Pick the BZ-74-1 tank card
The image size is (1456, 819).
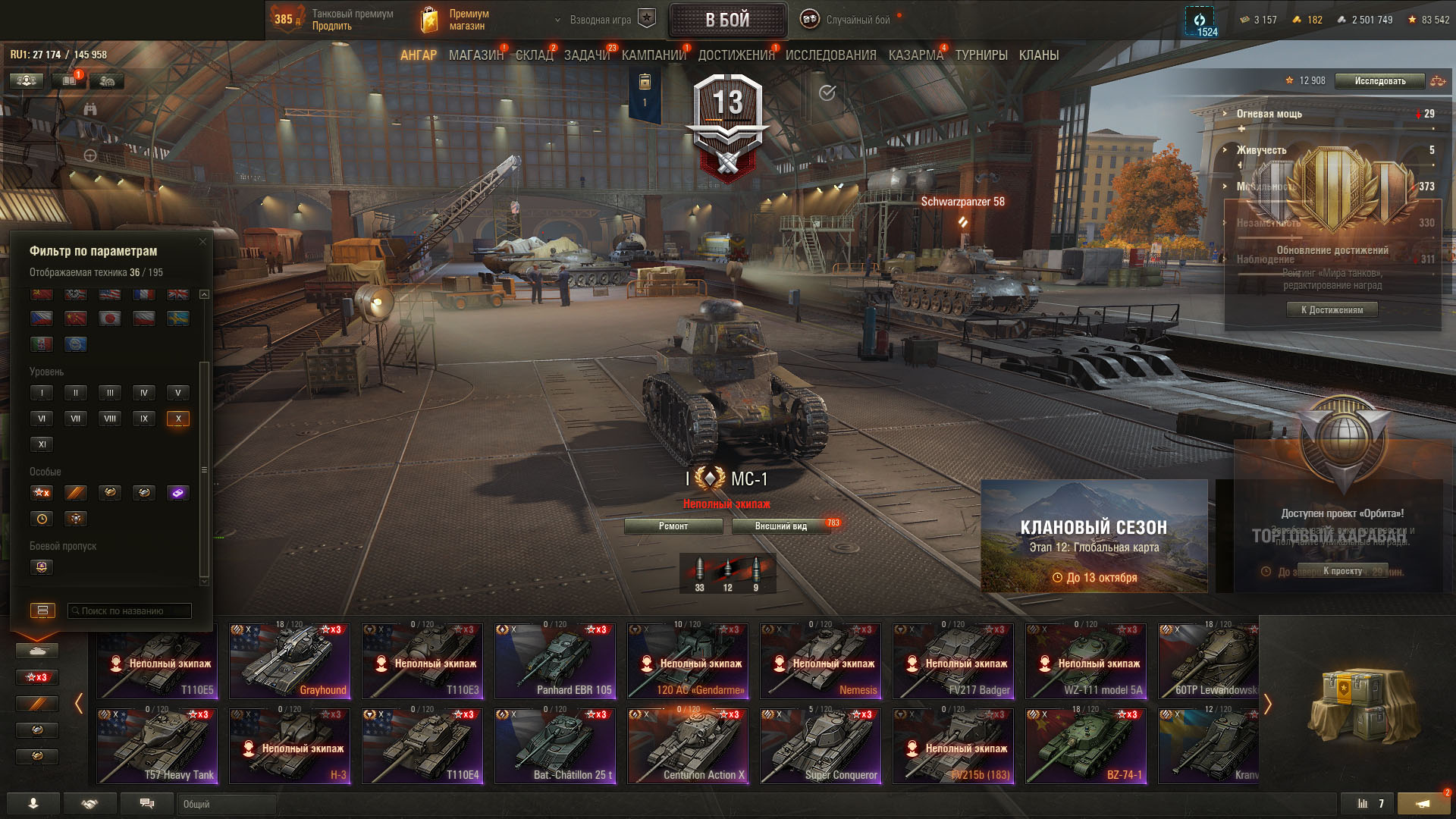click(1086, 746)
